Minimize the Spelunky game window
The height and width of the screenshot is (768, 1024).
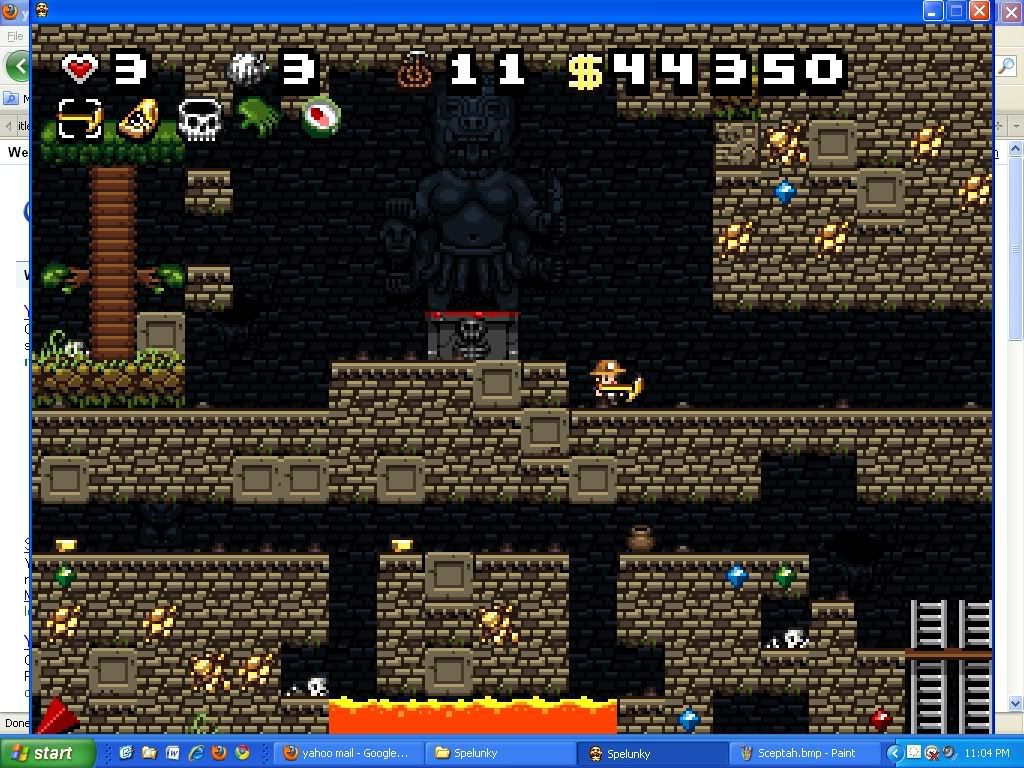(x=932, y=11)
